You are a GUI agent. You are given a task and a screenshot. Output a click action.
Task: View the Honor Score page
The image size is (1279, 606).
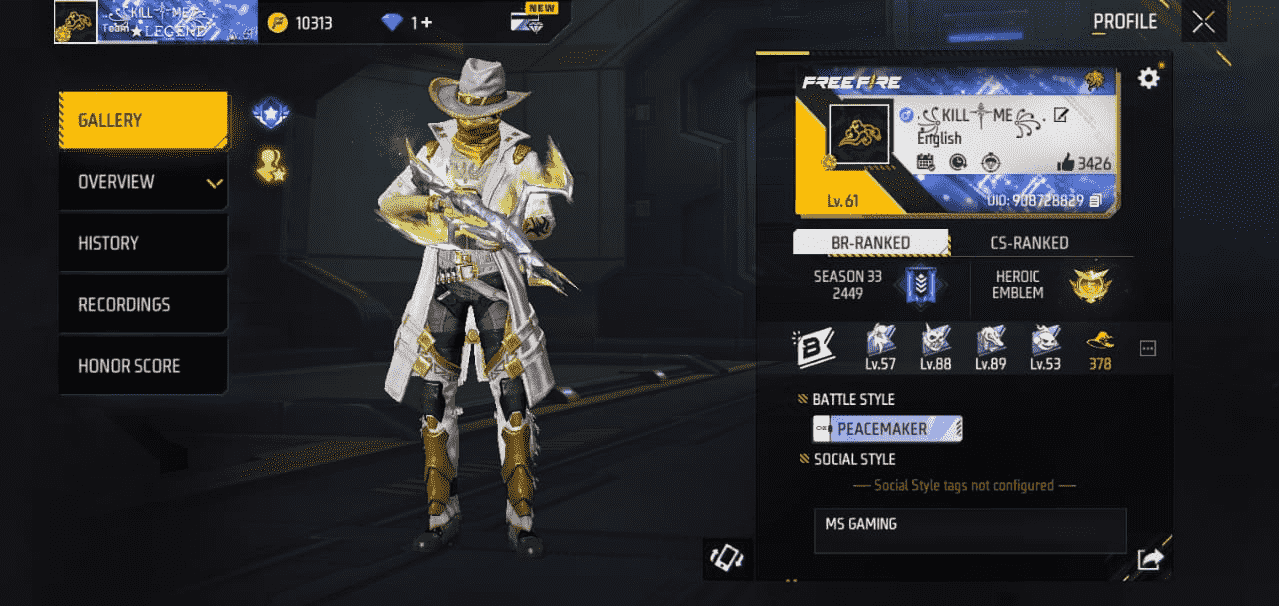[x=142, y=366]
